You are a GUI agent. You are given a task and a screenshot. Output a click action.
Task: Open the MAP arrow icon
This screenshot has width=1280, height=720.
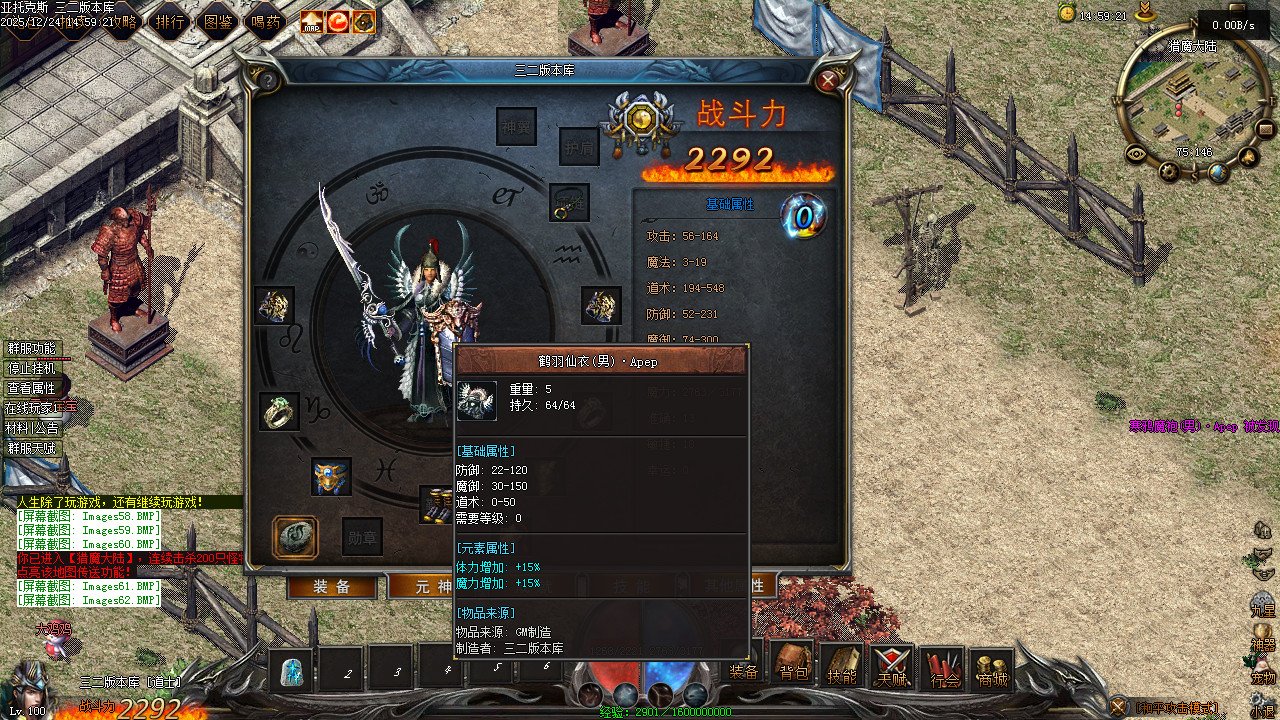coord(312,21)
